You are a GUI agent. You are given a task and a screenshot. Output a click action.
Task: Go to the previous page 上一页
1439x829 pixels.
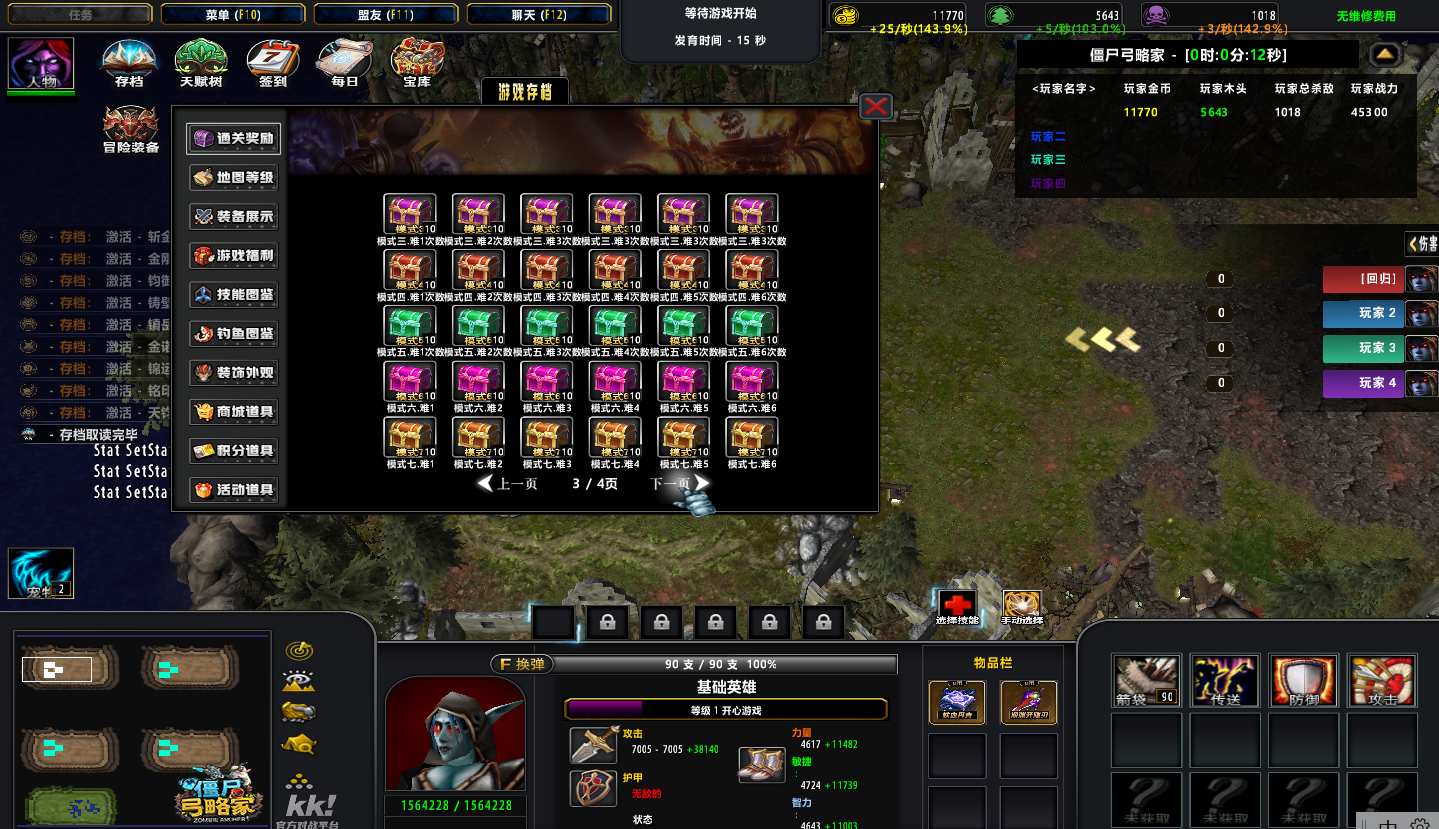pos(508,484)
